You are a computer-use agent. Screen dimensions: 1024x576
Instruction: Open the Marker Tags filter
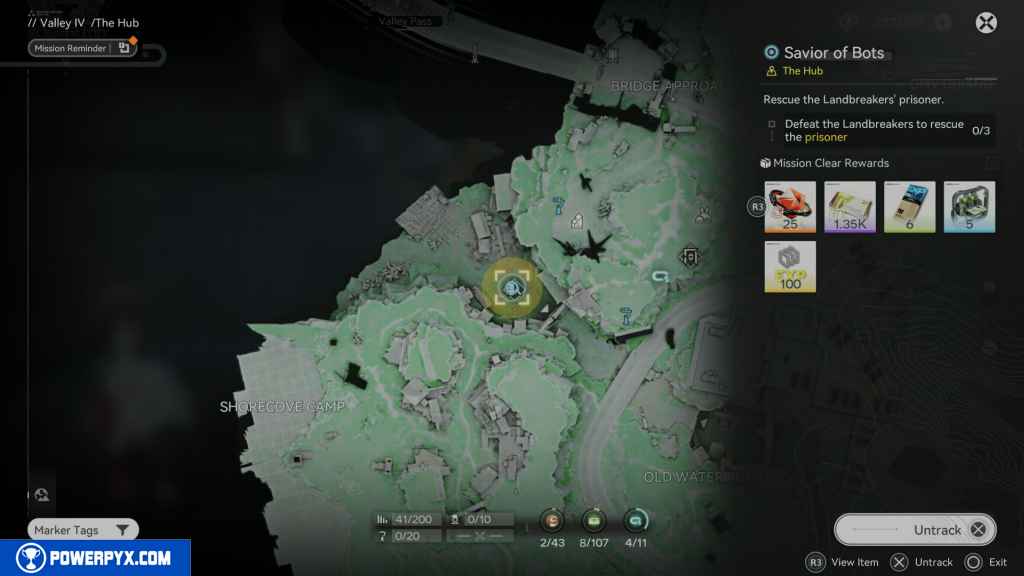pos(83,530)
